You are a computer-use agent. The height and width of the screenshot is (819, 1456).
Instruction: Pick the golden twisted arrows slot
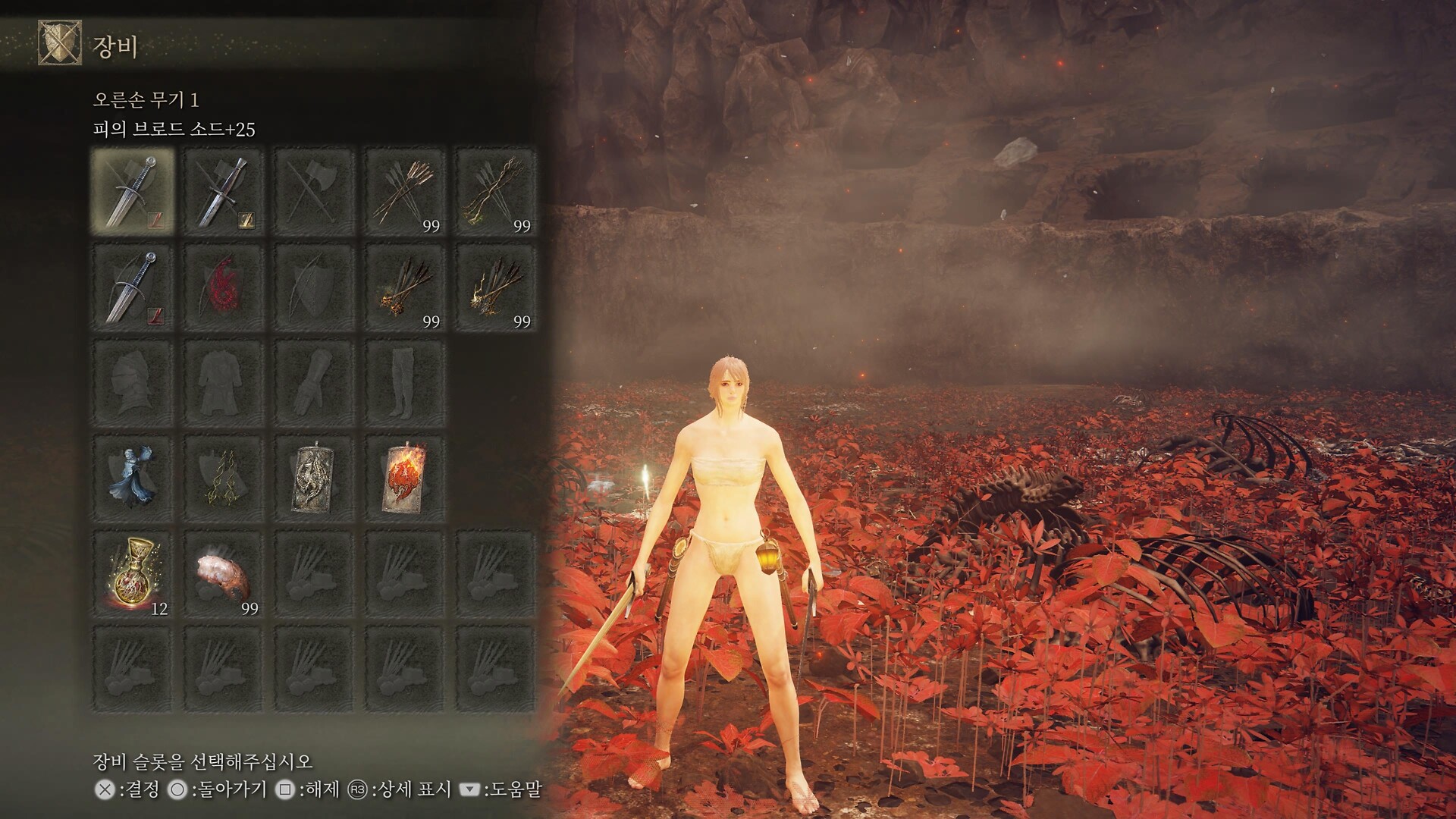[495, 192]
